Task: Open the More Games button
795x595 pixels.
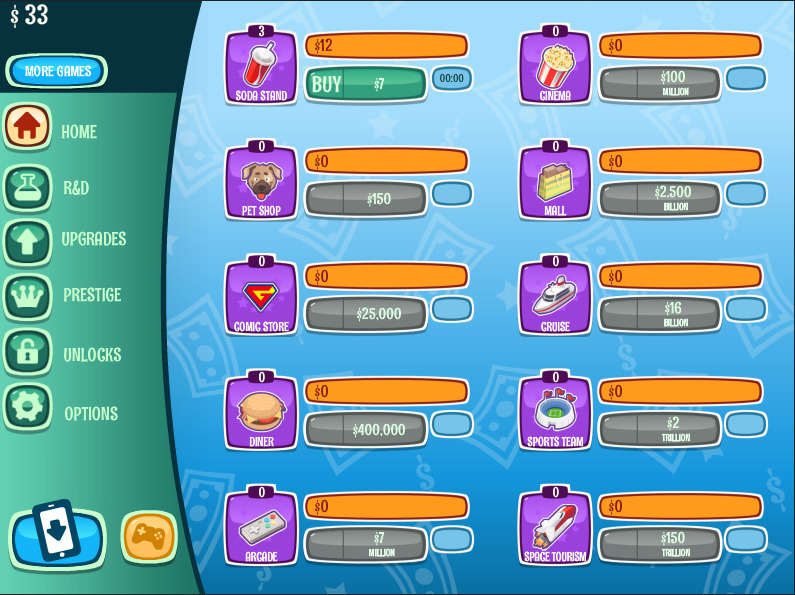Action: (57, 71)
